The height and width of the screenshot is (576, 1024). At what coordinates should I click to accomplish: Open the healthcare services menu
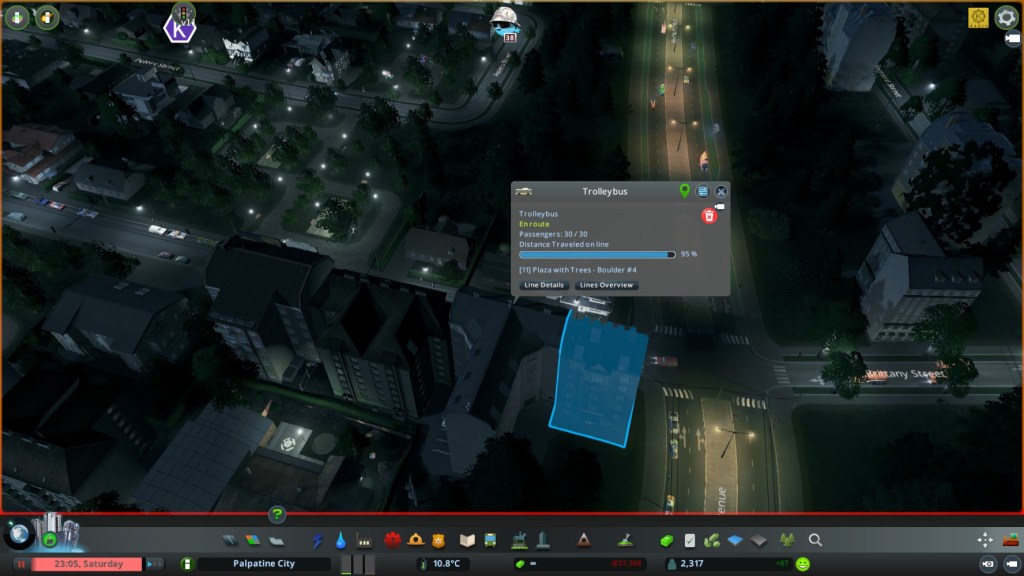click(391, 540)
